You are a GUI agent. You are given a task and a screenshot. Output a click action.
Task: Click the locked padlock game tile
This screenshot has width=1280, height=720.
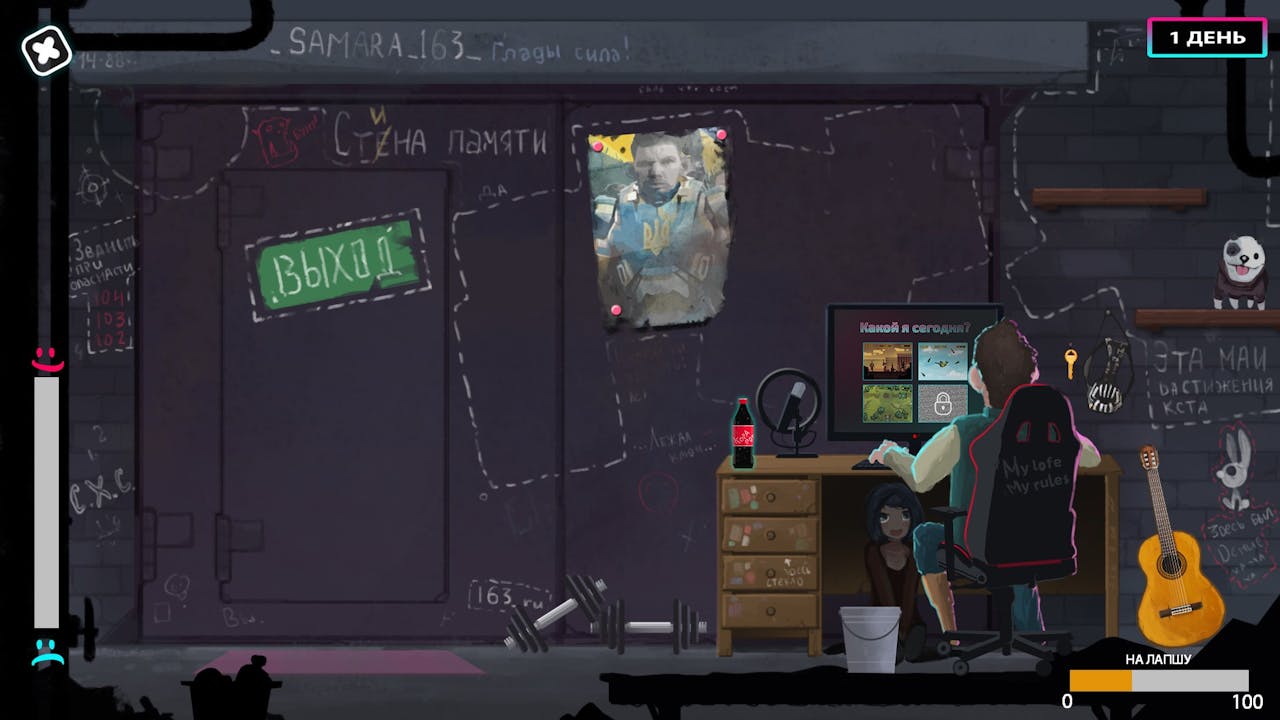(942, 403)
